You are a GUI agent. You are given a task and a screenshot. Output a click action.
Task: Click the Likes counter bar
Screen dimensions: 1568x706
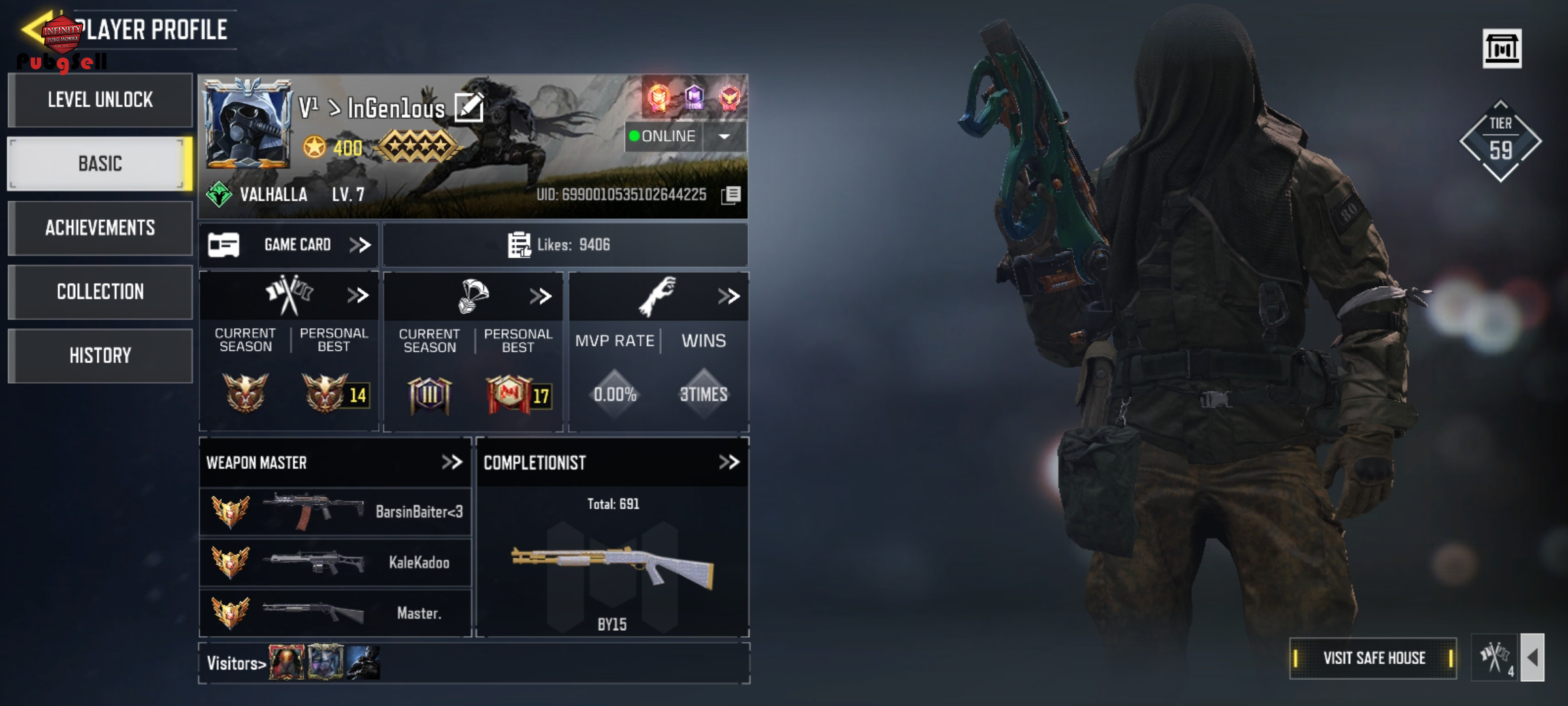pos(565,245)
